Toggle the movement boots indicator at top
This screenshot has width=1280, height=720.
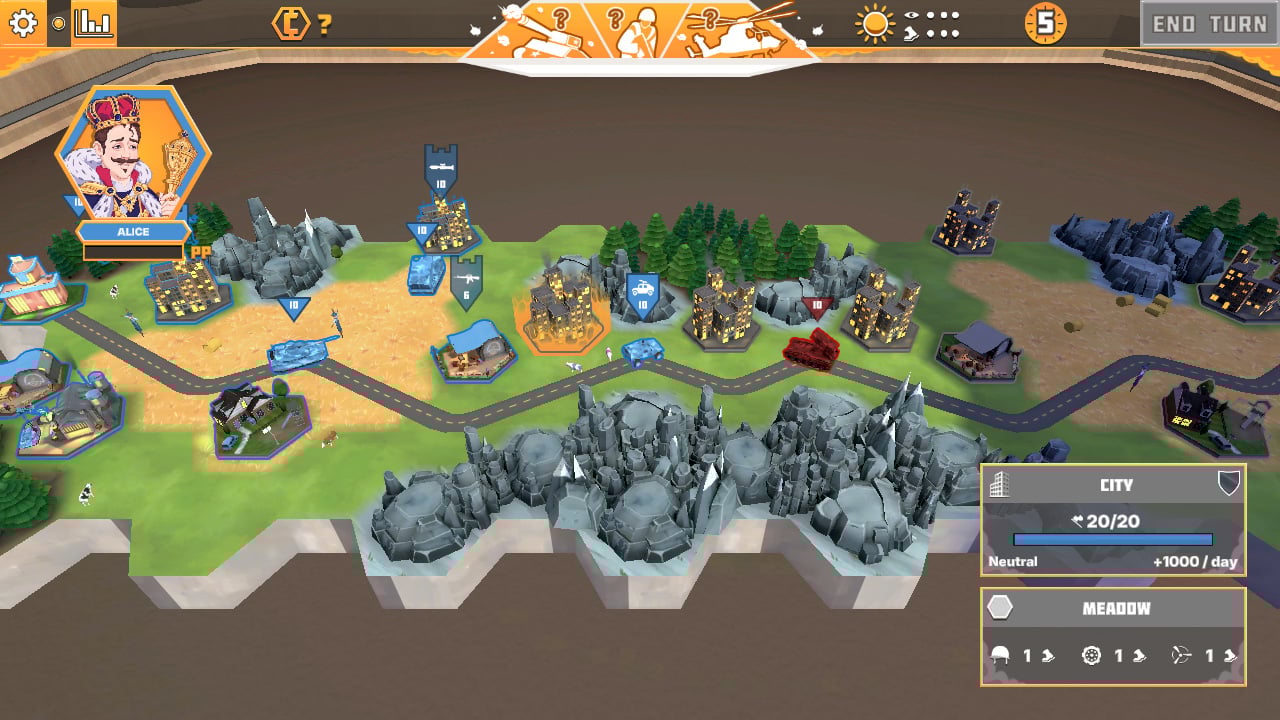point(911,32)
